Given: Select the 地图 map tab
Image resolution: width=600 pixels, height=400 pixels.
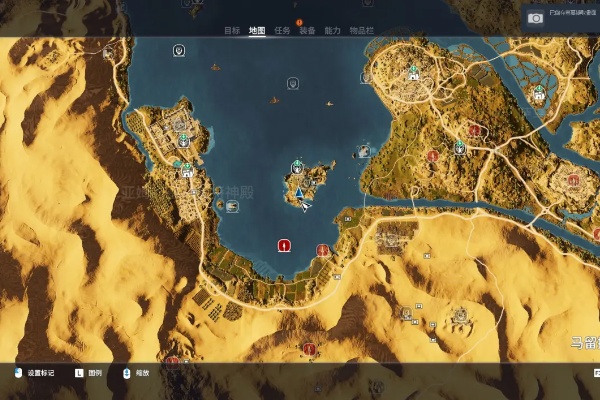Looking at the screenshot, I should pyautogui.click(x=257, y=31).
